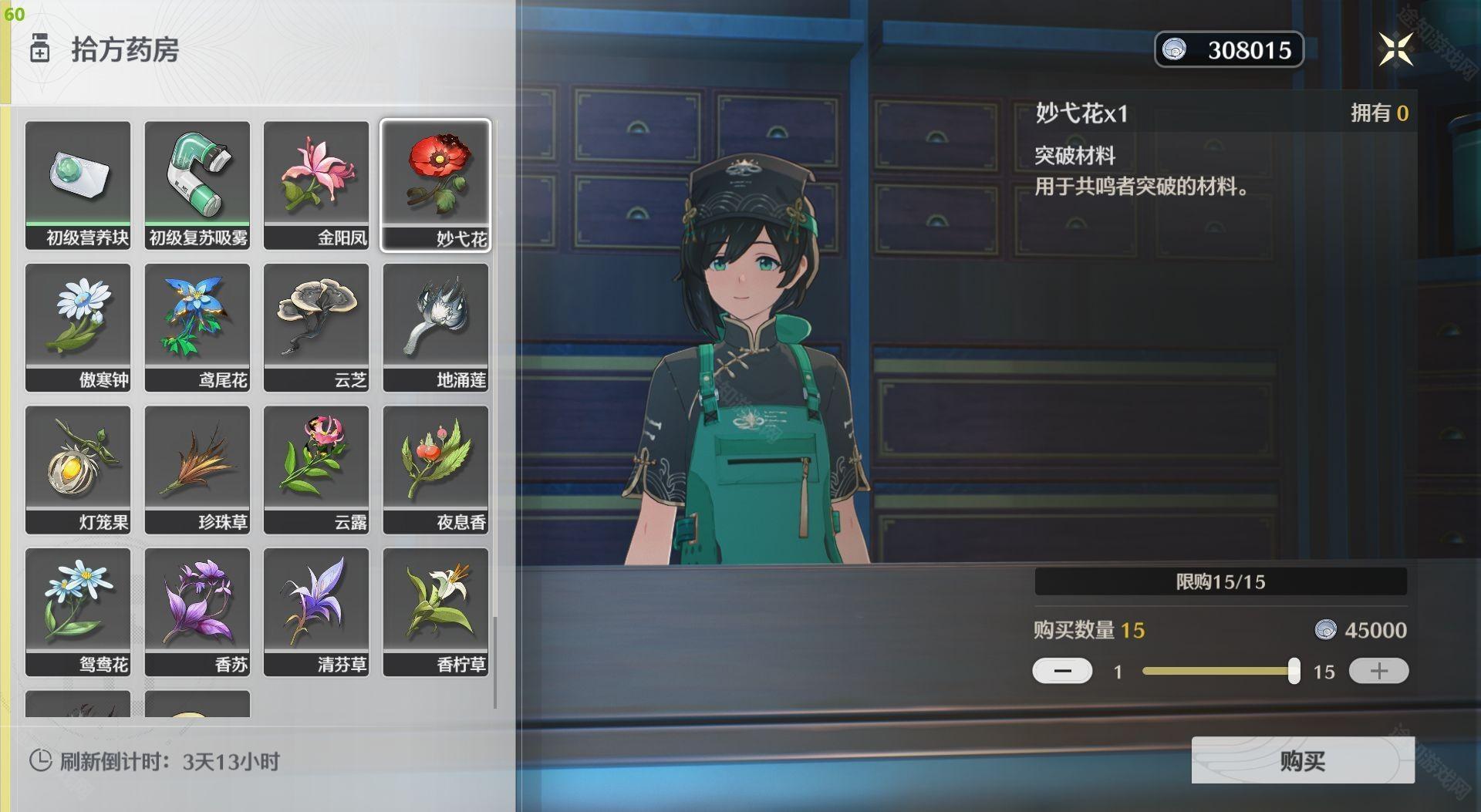The height and width of the screenshot is (812, 1481).
Task: Increase purchase quantity with plus button
Action: coord(1378,671)
